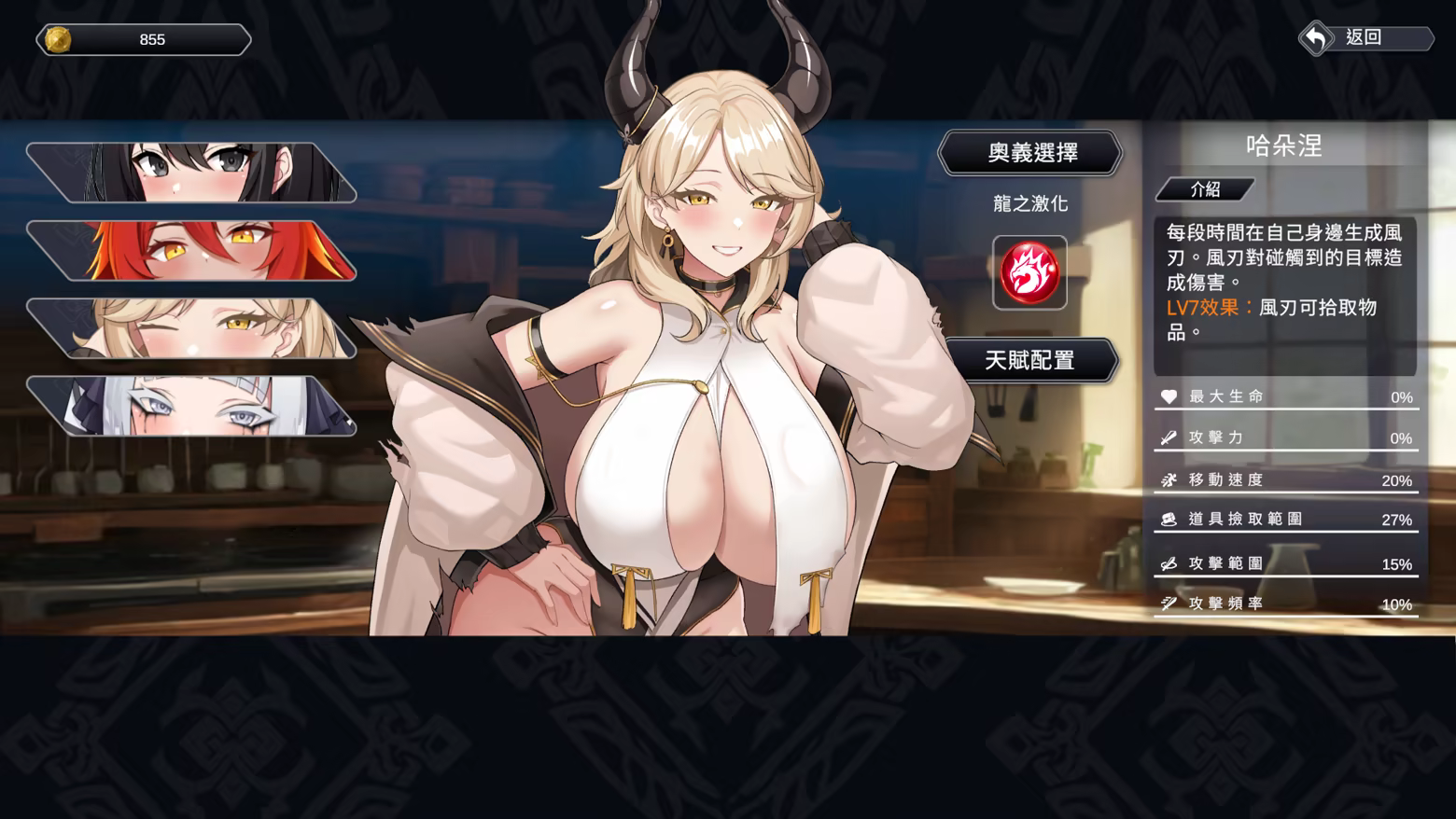
Task: Click the sword icon beside 攻擊力
Action: pos(1167,437)
